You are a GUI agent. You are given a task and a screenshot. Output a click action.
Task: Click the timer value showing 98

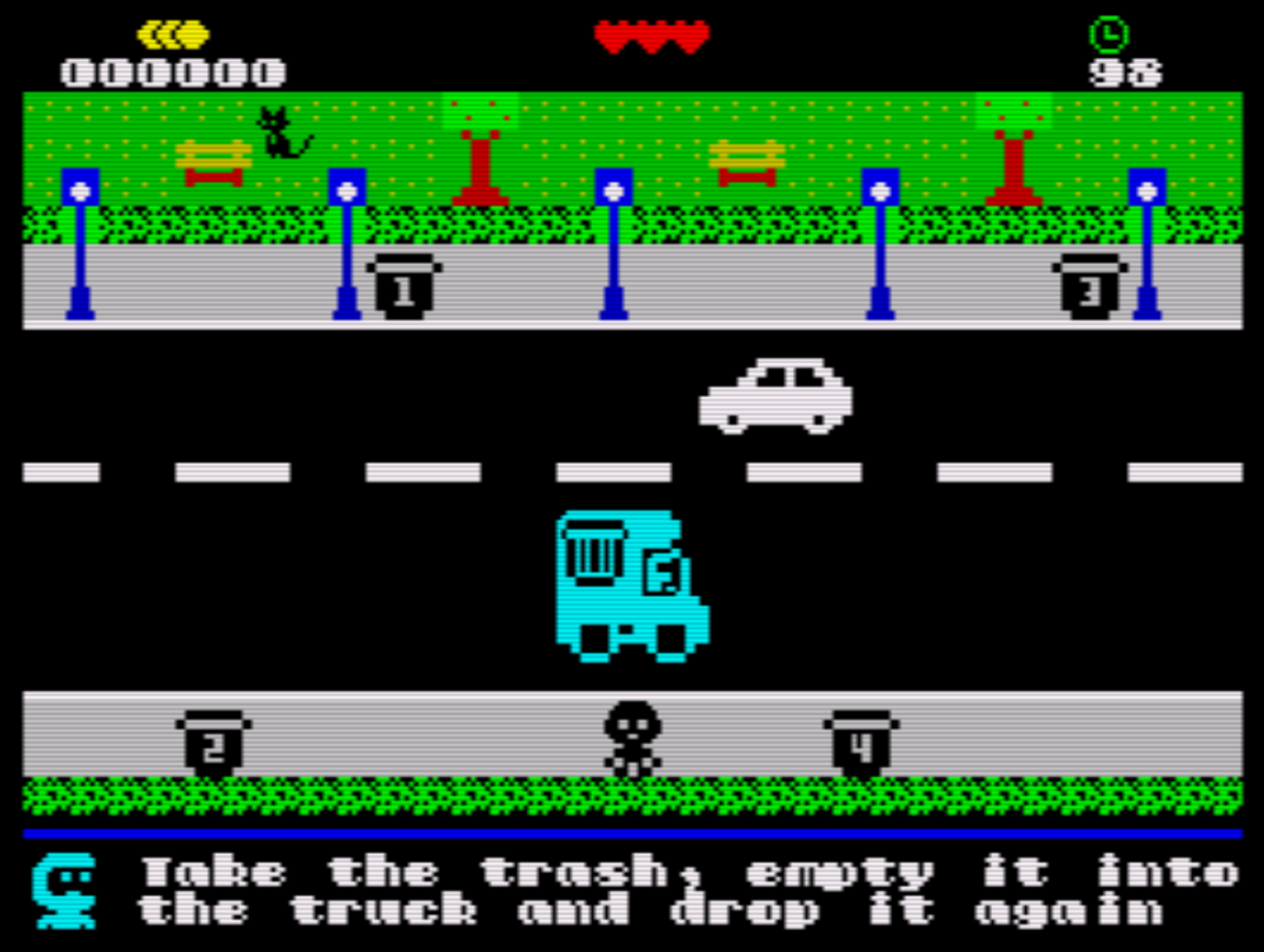point(1125,70)
